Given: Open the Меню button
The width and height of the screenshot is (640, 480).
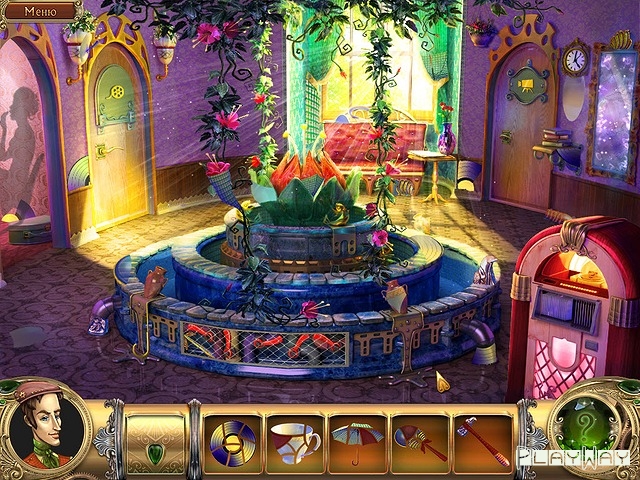Looking at the screenshot, I should click(x=39, y=12).
